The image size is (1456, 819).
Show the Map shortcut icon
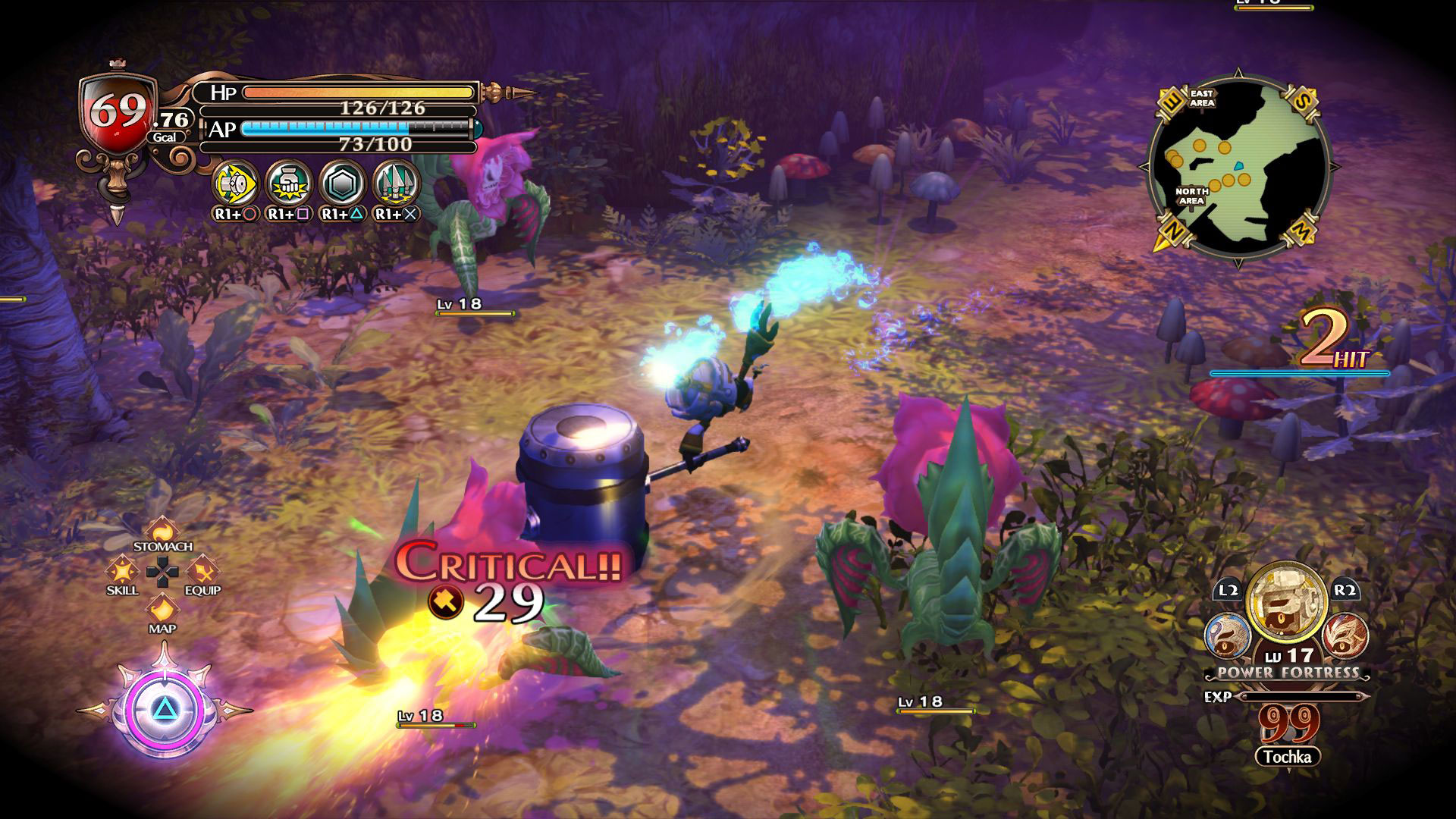(x=162, y=609)
